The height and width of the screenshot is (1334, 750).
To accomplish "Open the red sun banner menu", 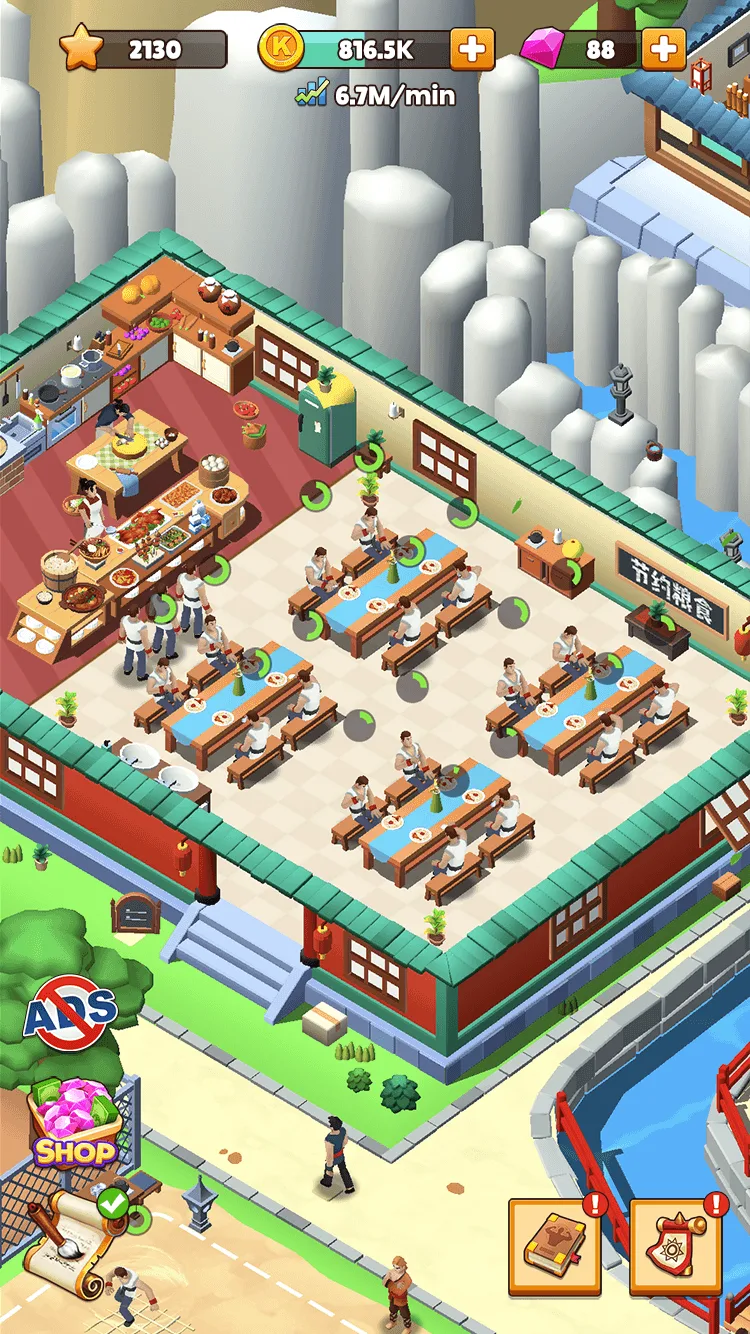I will (x=675, y=1246).
